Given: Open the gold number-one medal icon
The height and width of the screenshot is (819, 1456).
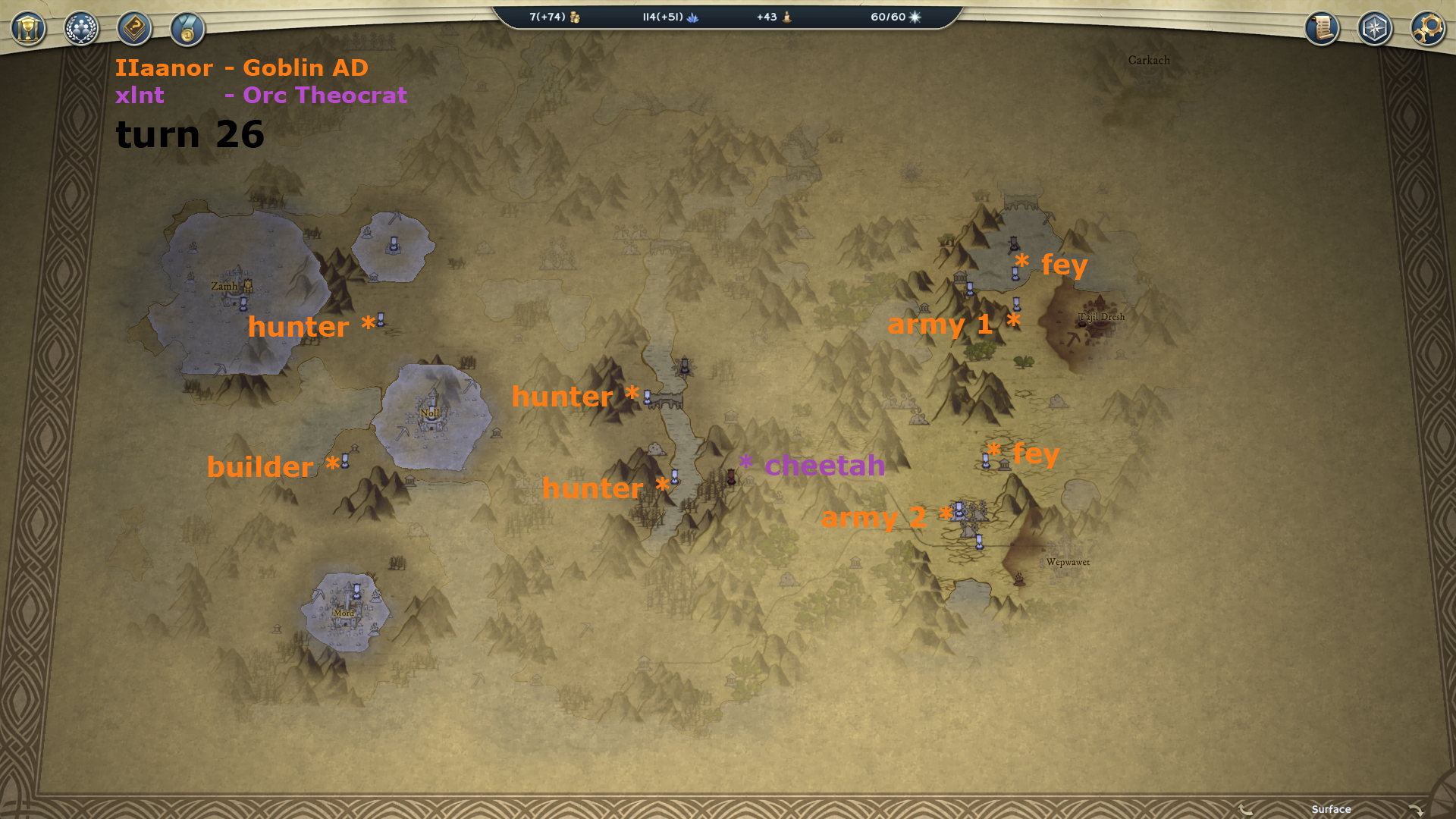Looking at the screenshot, I should pos(187,30).
